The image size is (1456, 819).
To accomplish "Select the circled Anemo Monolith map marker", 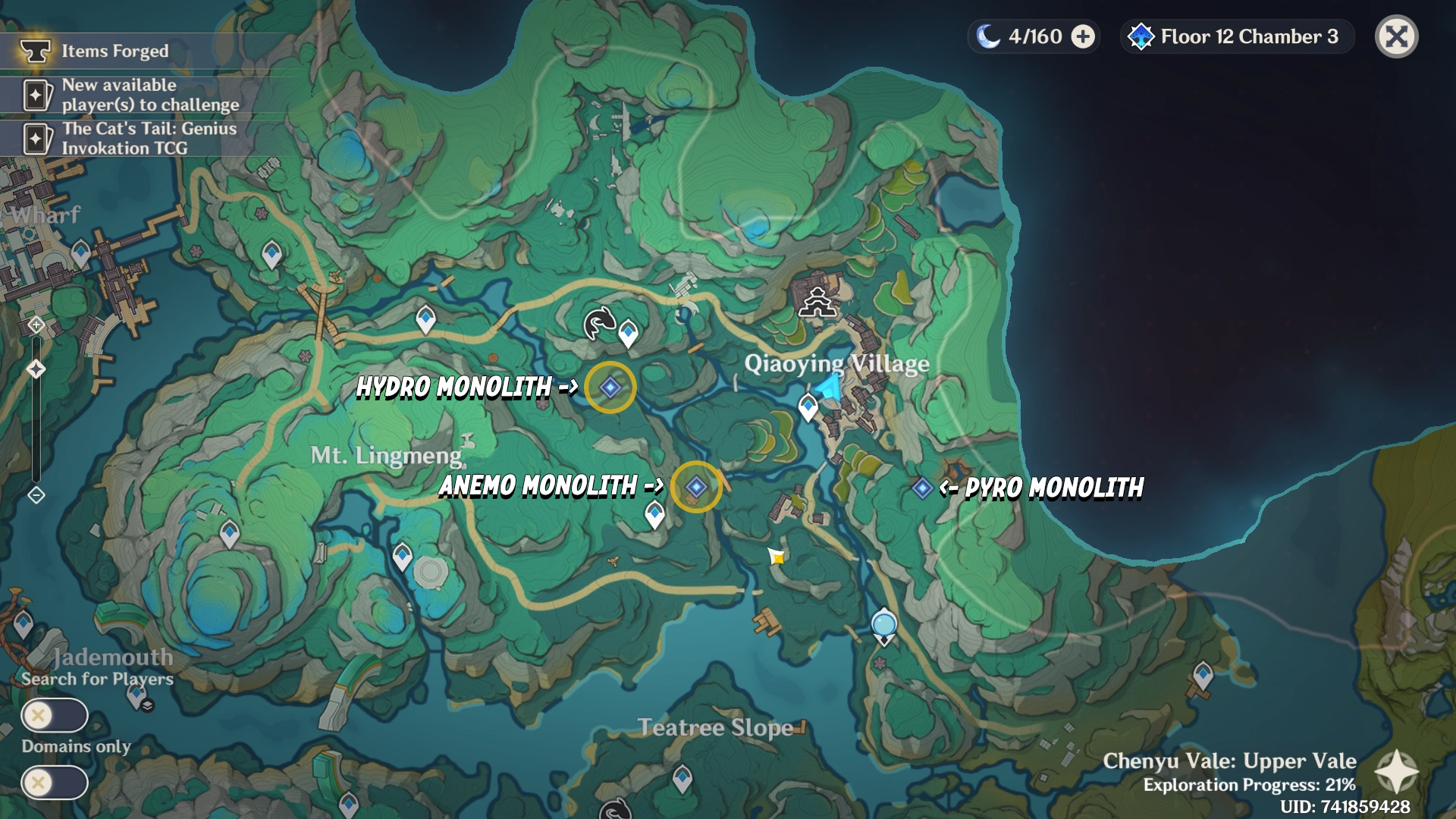I will pos(696,487).
